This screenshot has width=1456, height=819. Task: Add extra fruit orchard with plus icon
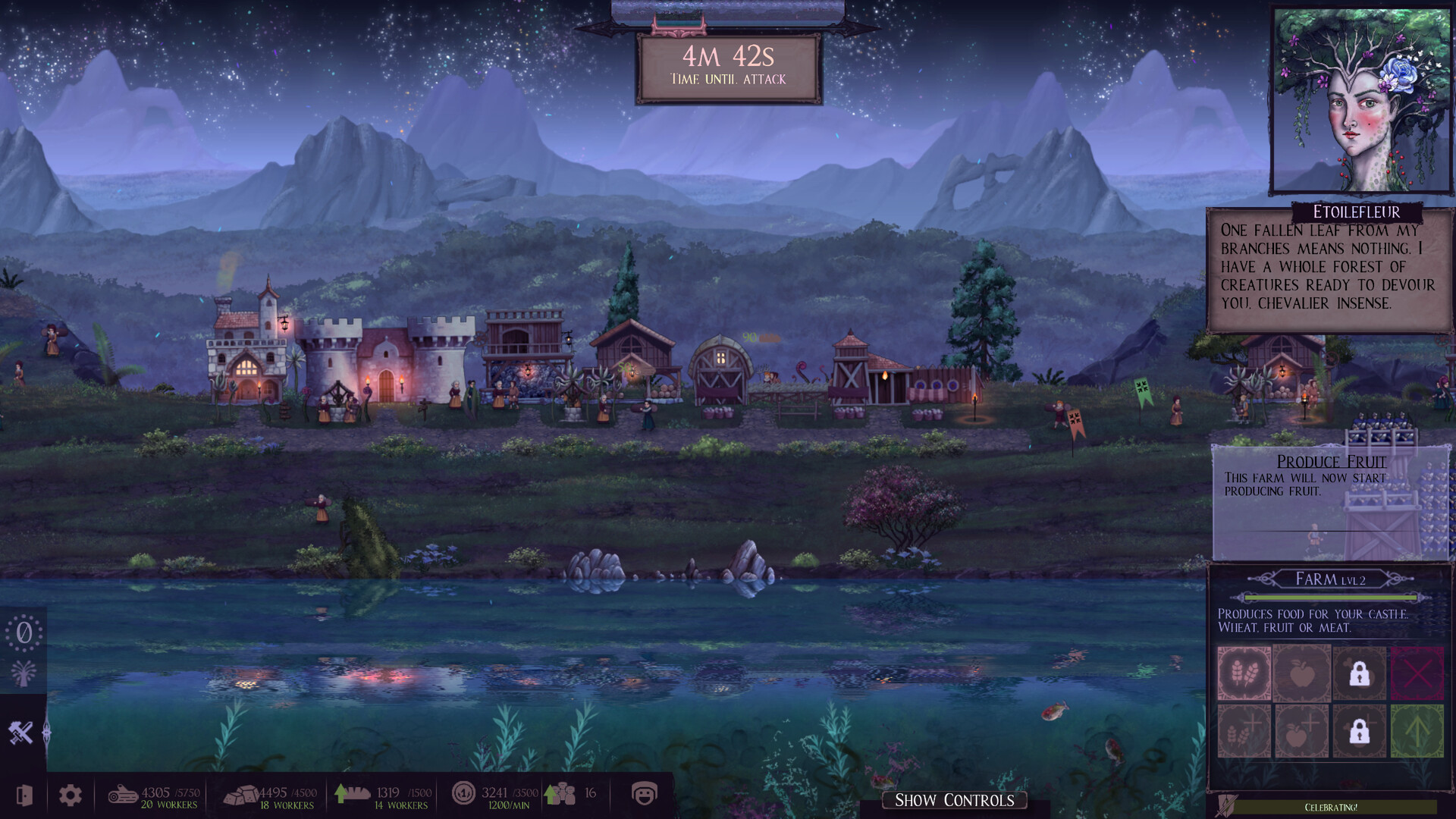[x=1301, y=731]
